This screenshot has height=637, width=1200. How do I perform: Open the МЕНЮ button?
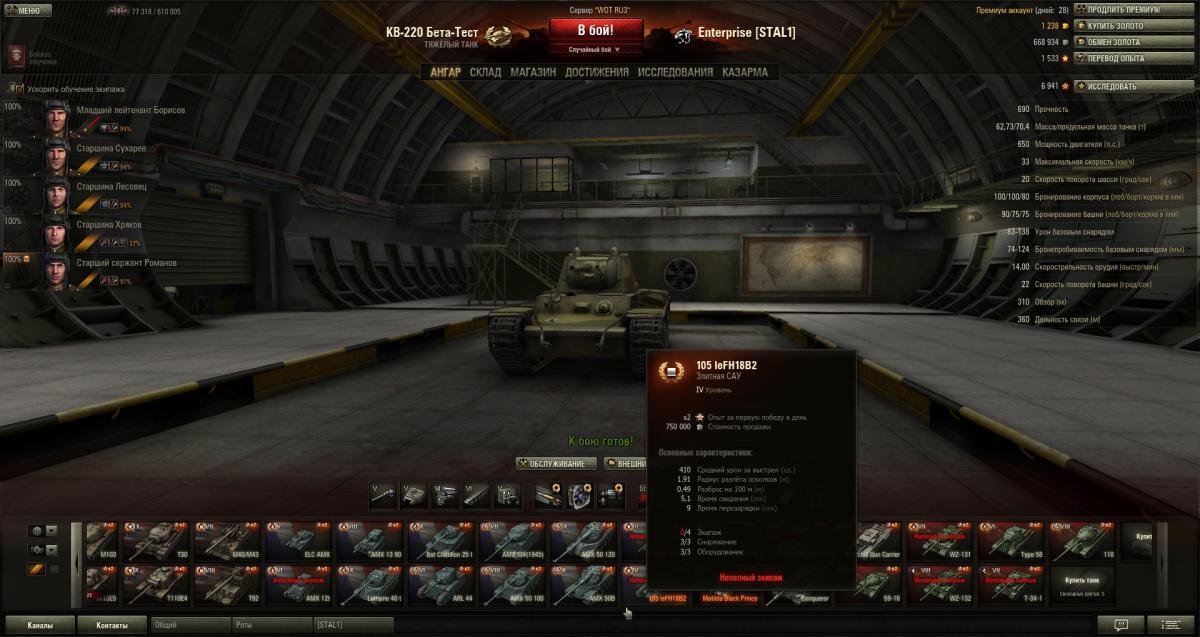(27, 11)
